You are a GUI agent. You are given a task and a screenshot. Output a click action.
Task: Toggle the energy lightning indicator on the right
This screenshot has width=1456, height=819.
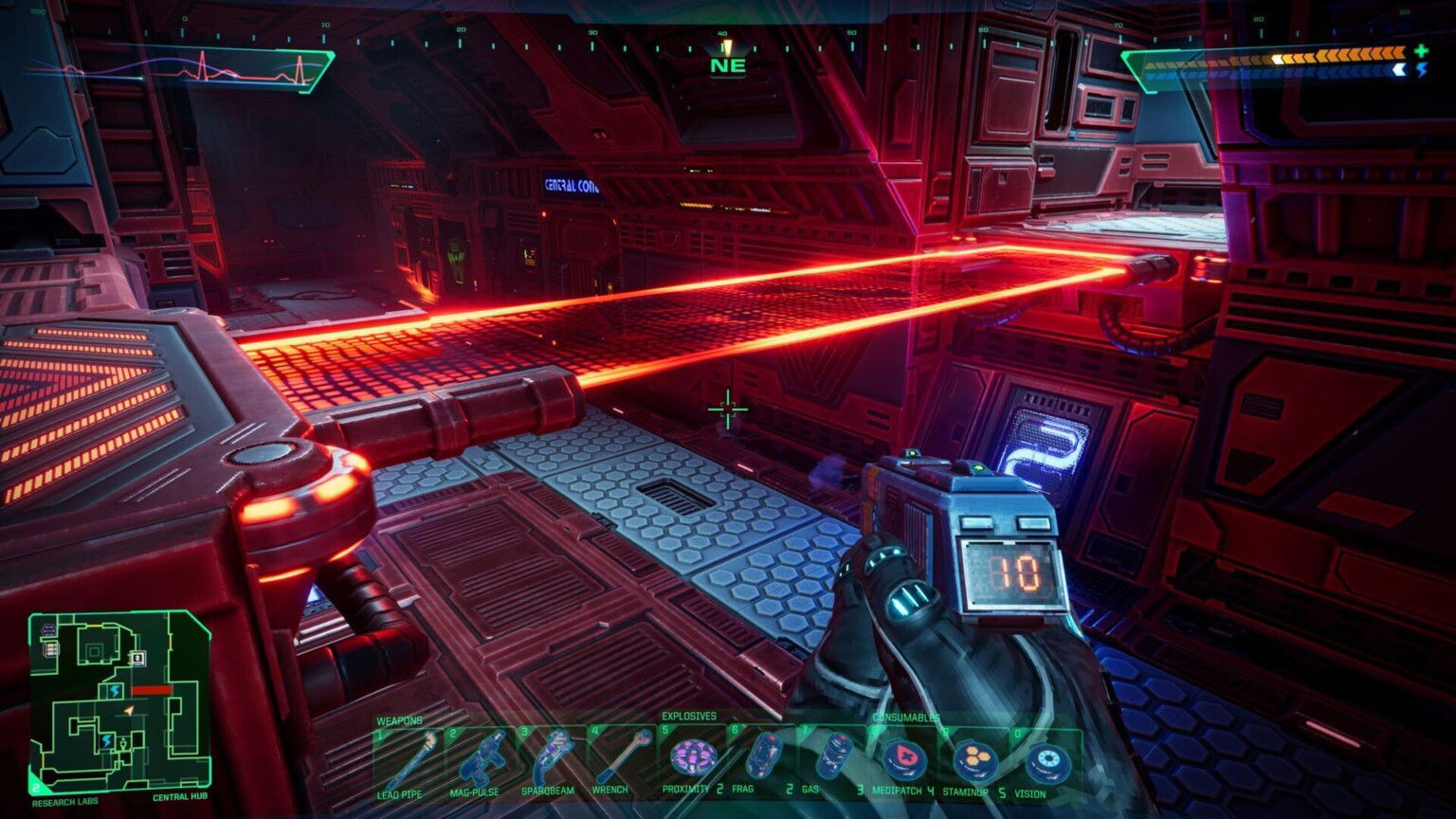(x=1423, y=68)
